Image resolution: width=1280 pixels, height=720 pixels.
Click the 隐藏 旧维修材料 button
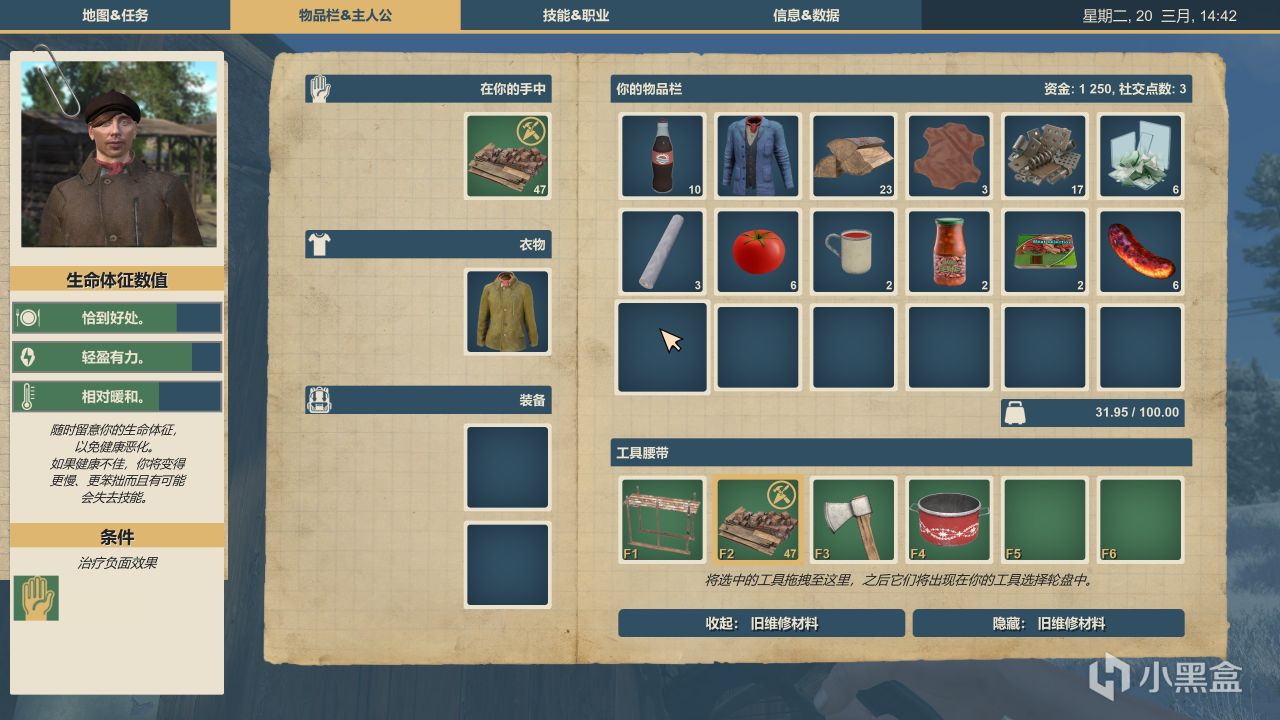pos(1048,623)
